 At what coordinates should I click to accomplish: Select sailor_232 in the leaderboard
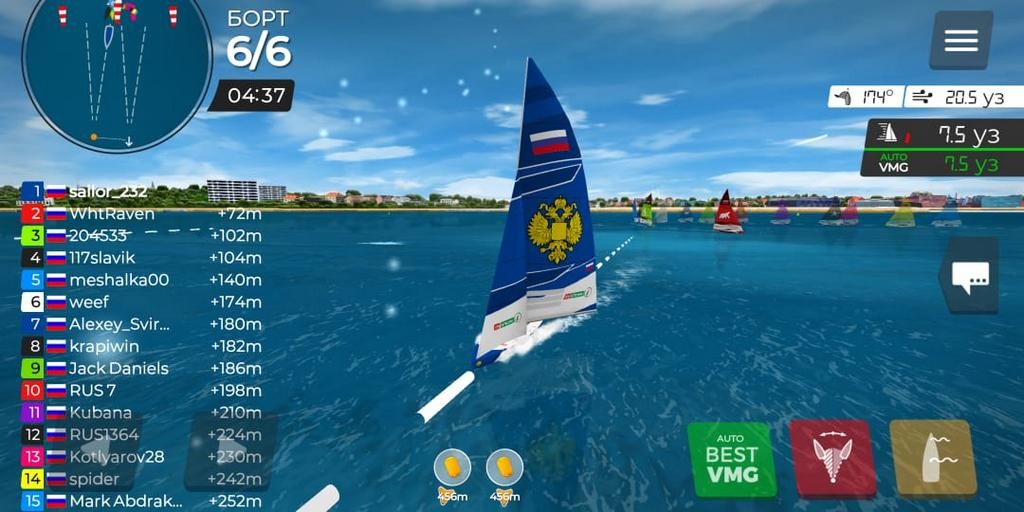[108, 191]
